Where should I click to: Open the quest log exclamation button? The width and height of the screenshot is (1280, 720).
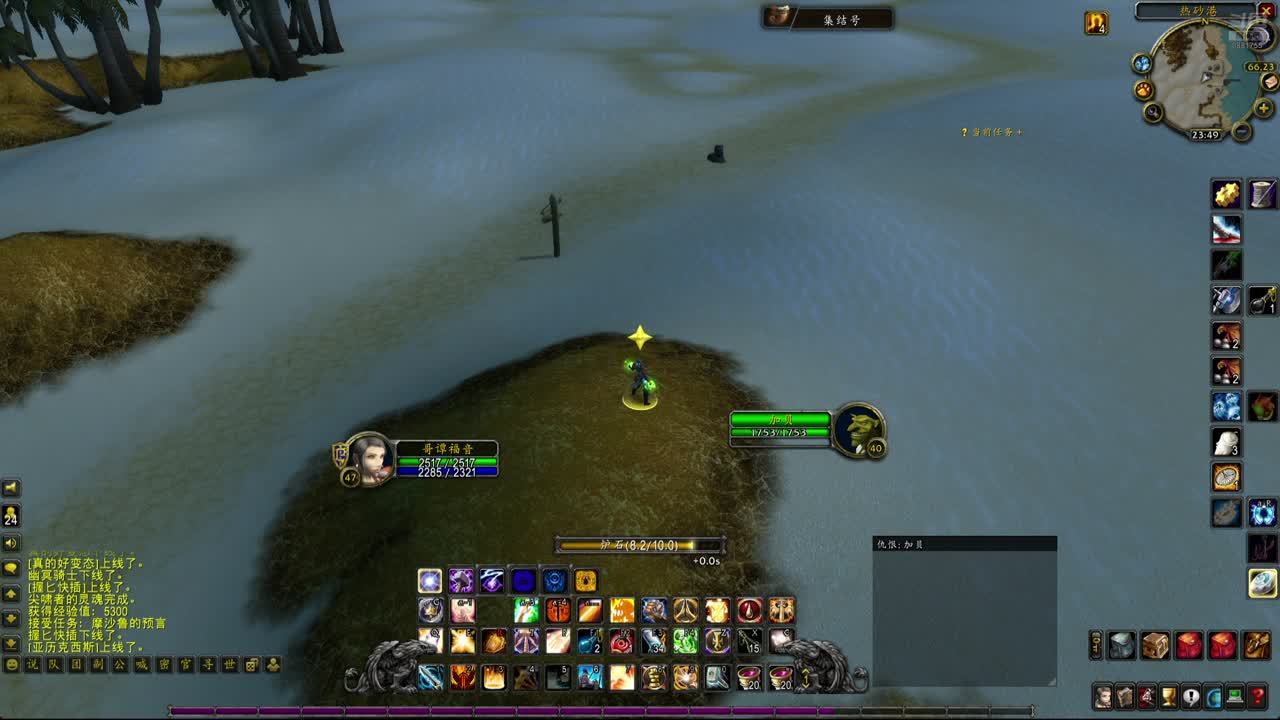(1191, 696)
